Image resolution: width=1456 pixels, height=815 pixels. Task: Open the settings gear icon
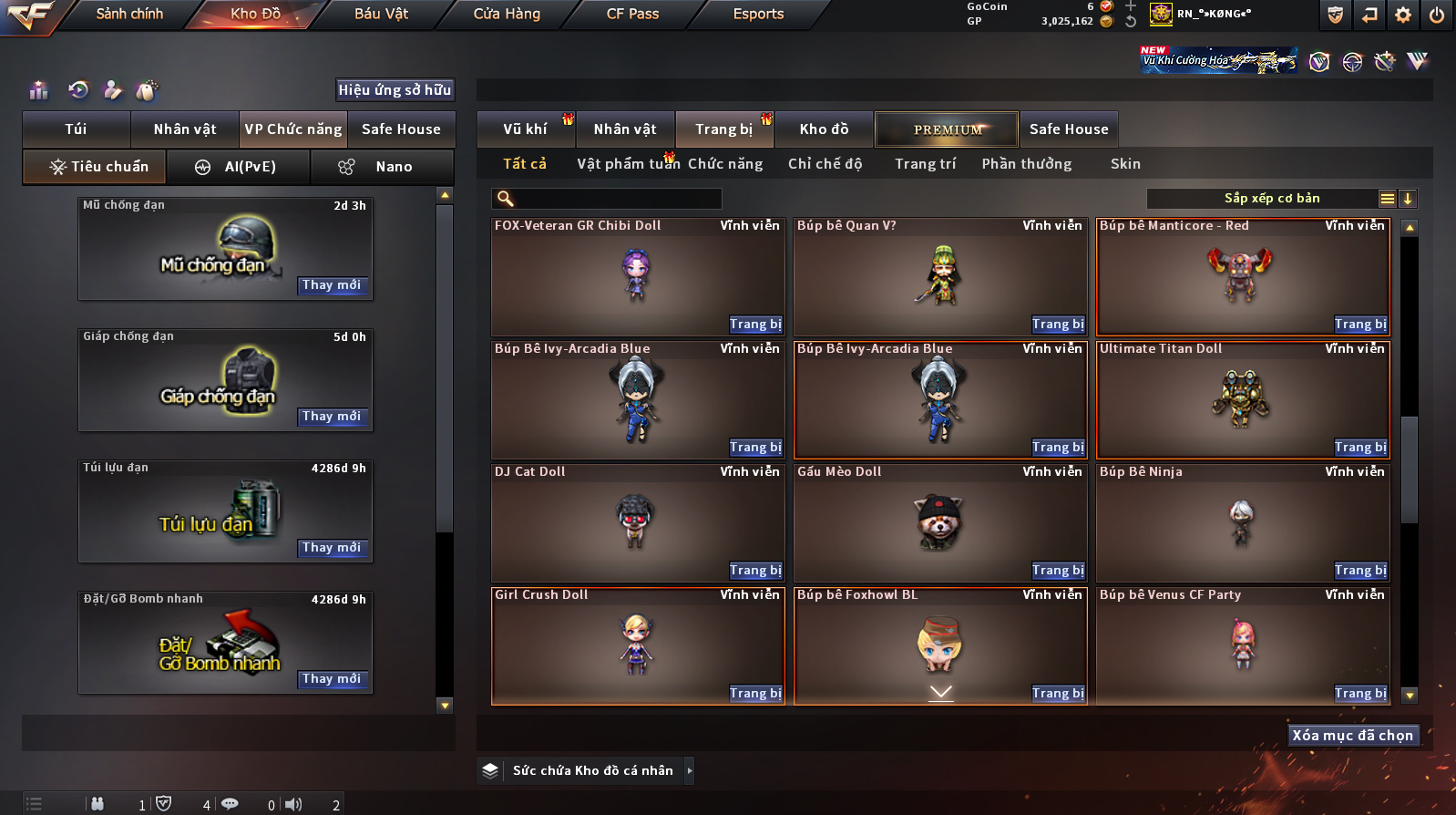click(x=1403, y=15)
